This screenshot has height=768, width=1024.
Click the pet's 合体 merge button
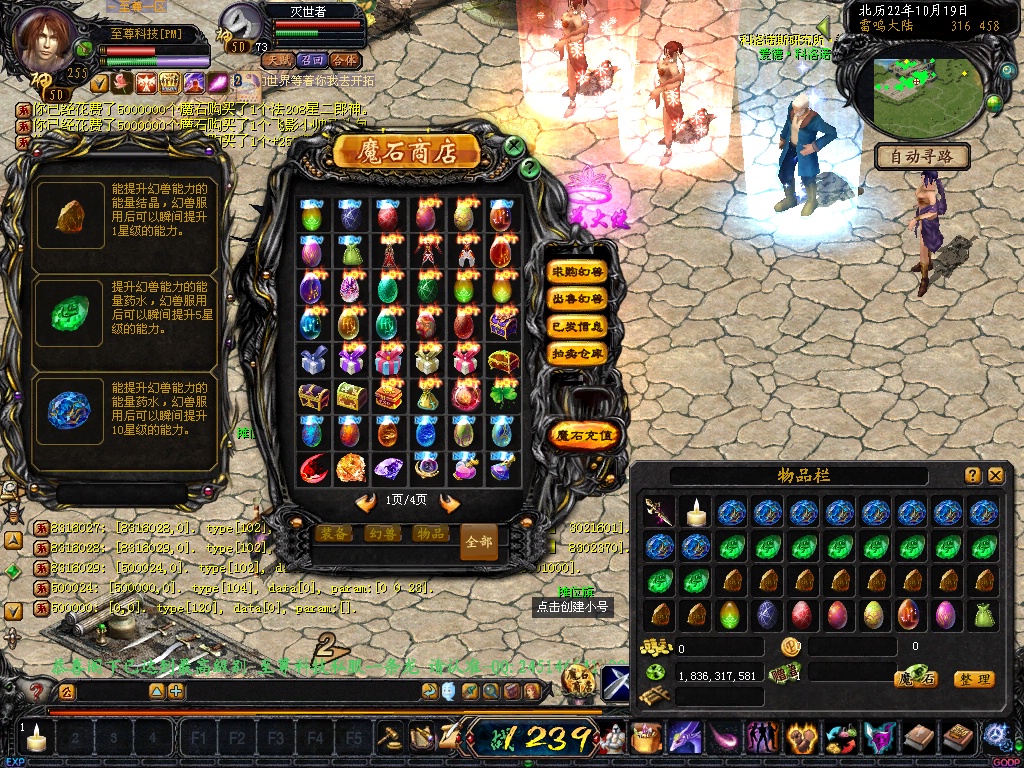344,60
